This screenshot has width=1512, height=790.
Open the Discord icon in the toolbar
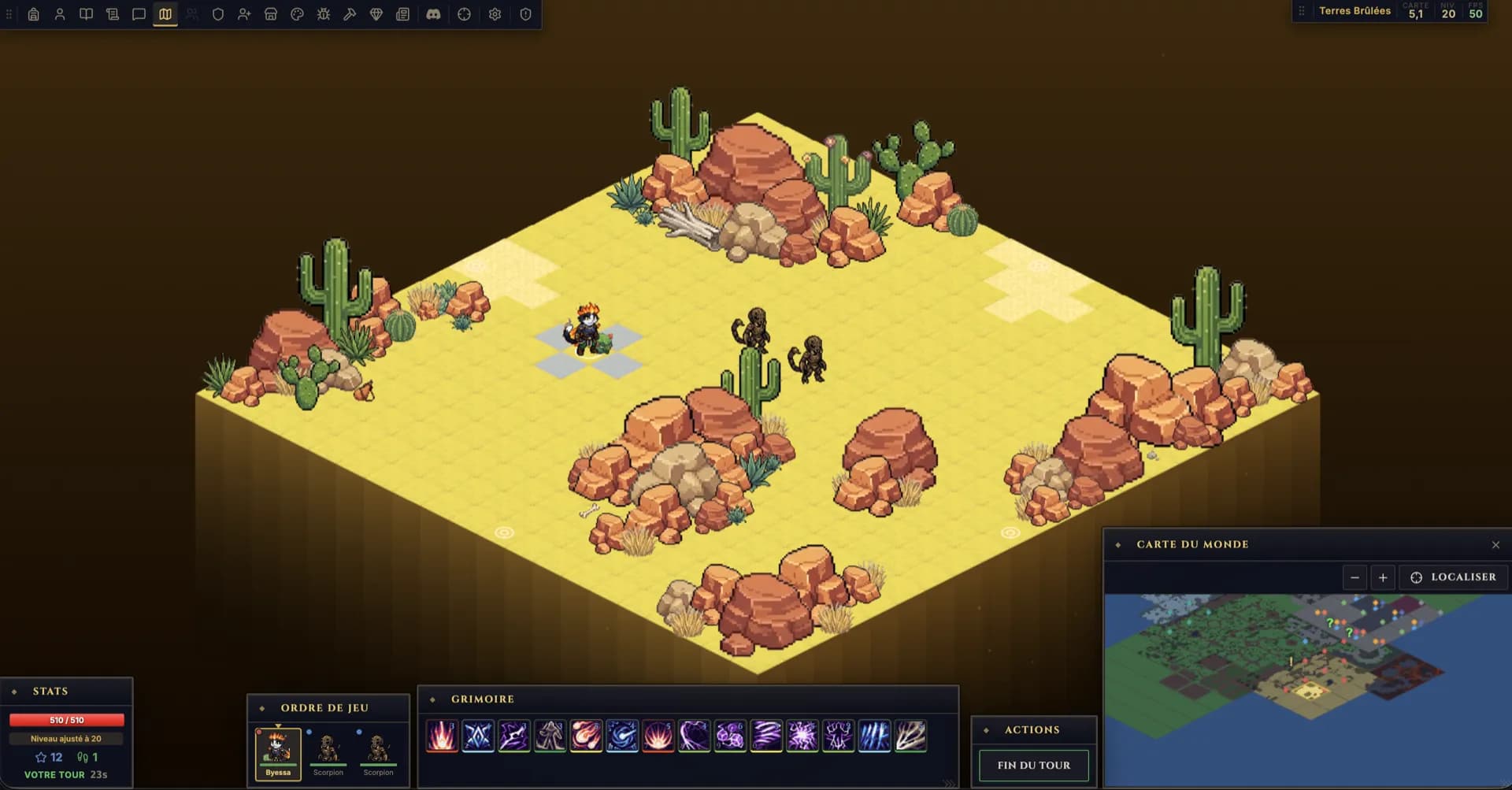[434, 13]
